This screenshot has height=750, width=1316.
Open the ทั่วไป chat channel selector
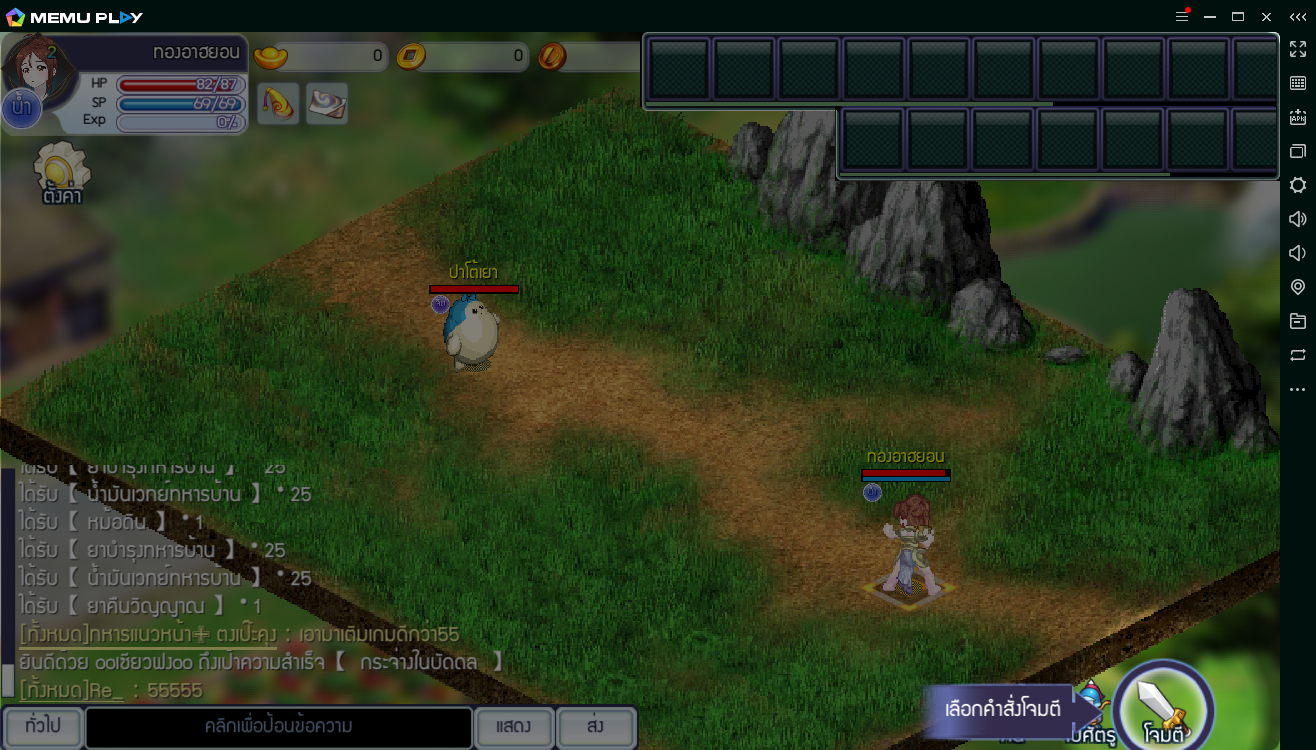(x=42, y=726)
